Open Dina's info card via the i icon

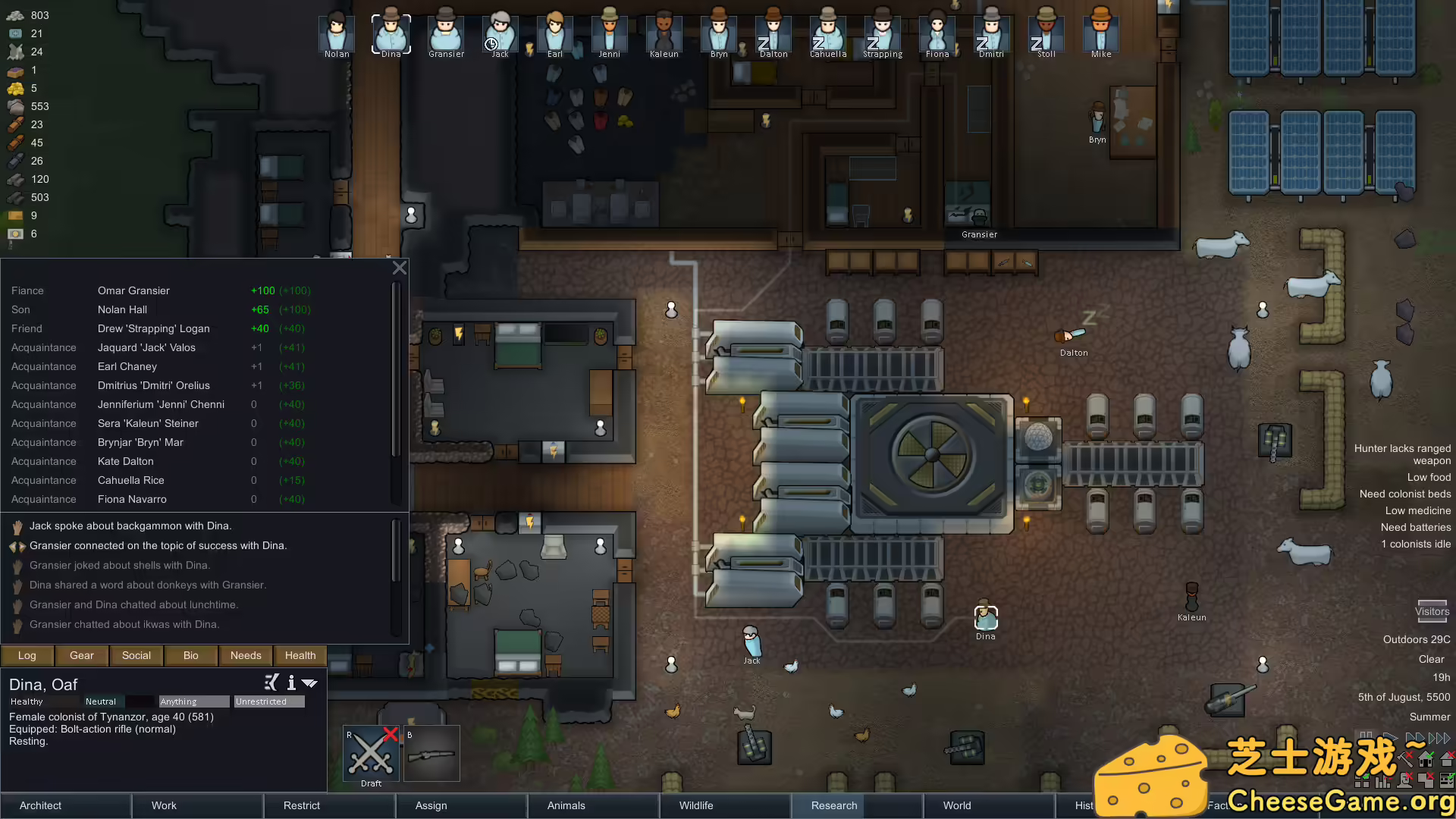click(291, 683)
